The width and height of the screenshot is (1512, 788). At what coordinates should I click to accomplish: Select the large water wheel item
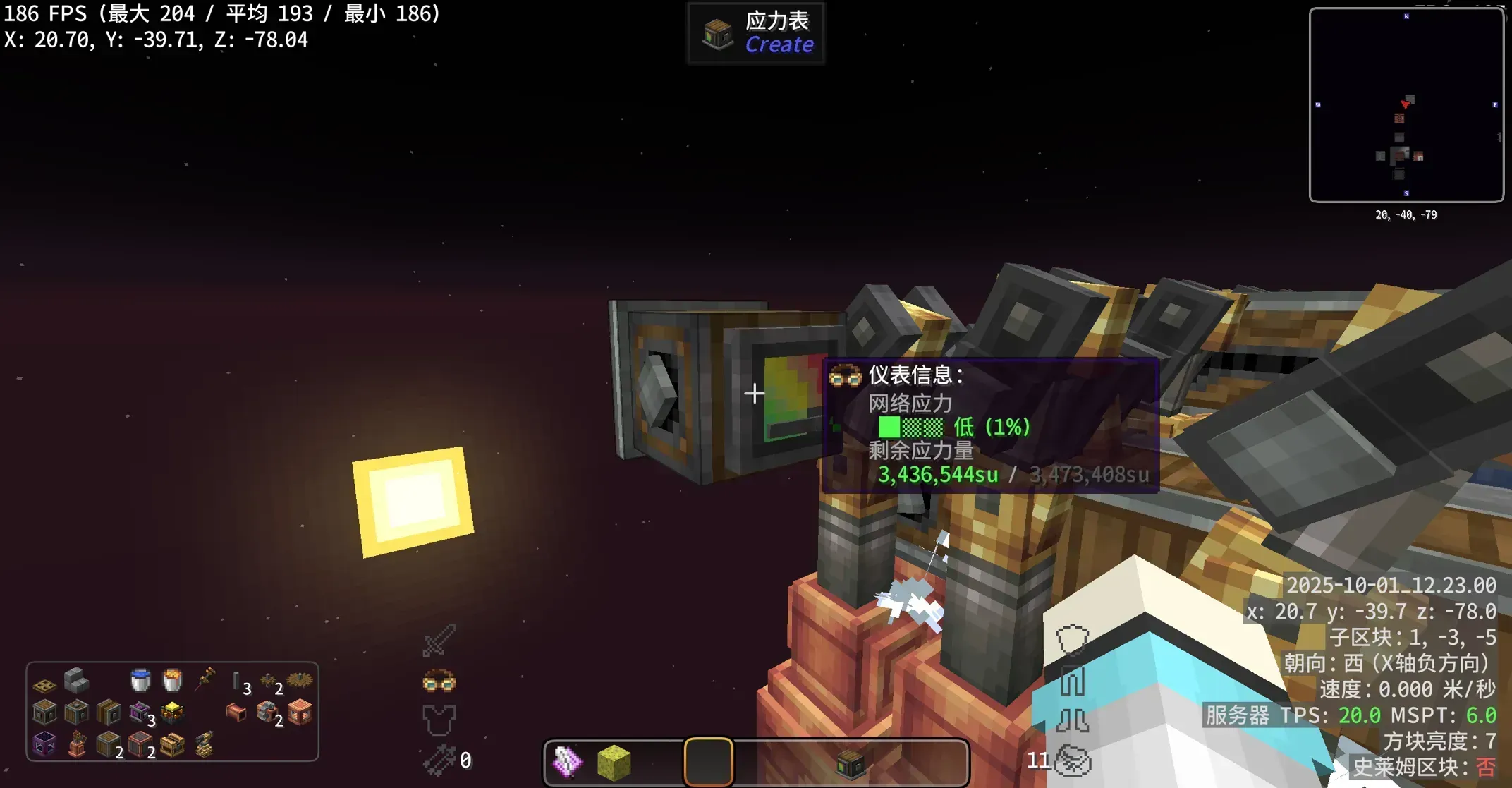[x=300, y=681]
